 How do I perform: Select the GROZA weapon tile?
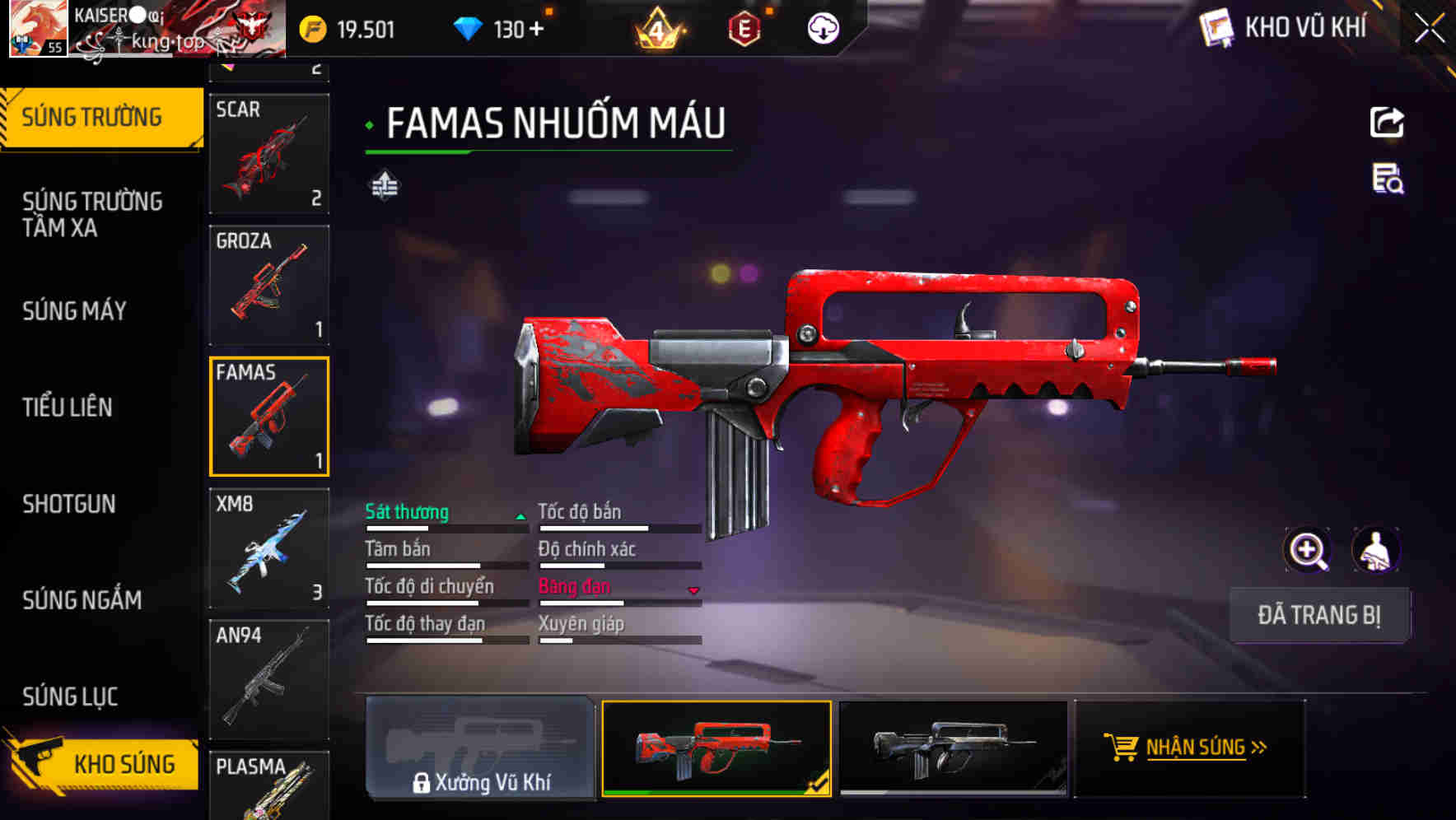[x=269, y=285]
